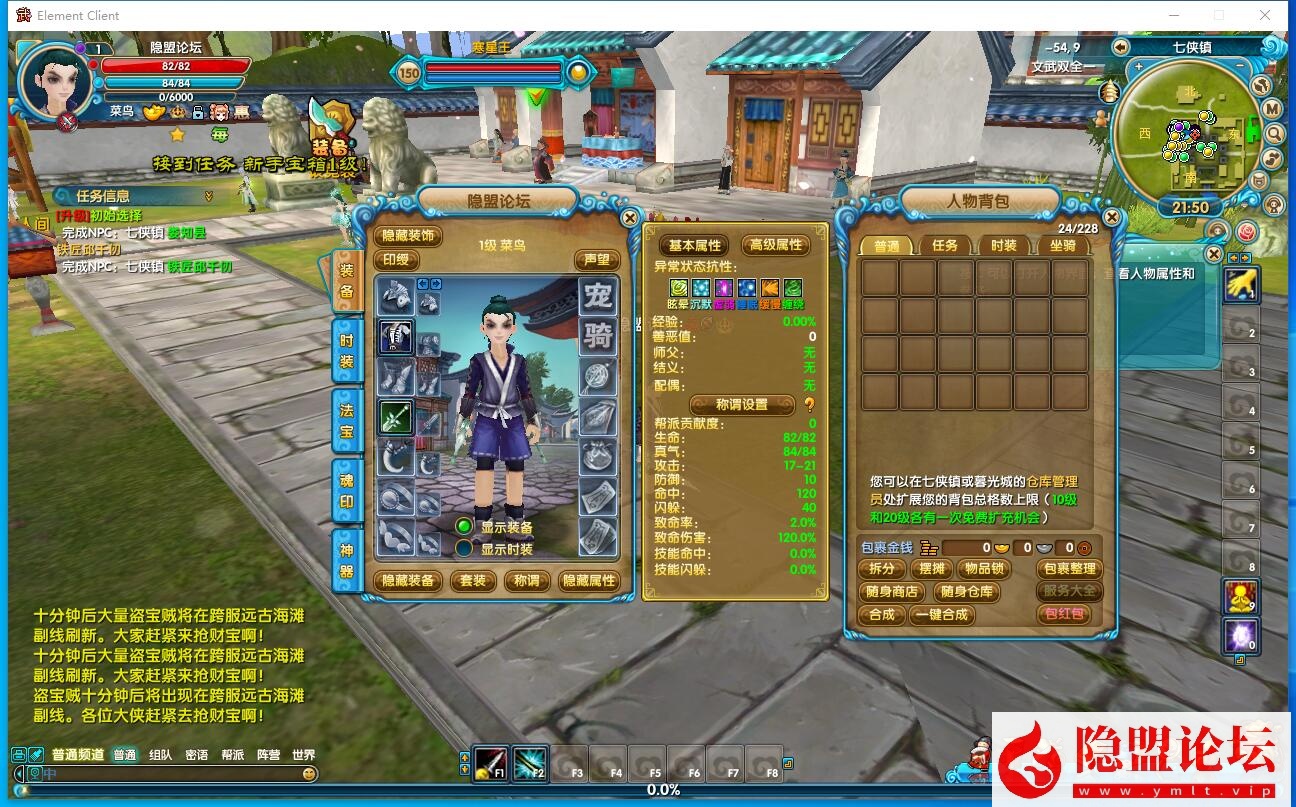This screenshot has height=807, width=1296.
Task: Open 称谓设置 title settings
Action: (x=742, y=405)
